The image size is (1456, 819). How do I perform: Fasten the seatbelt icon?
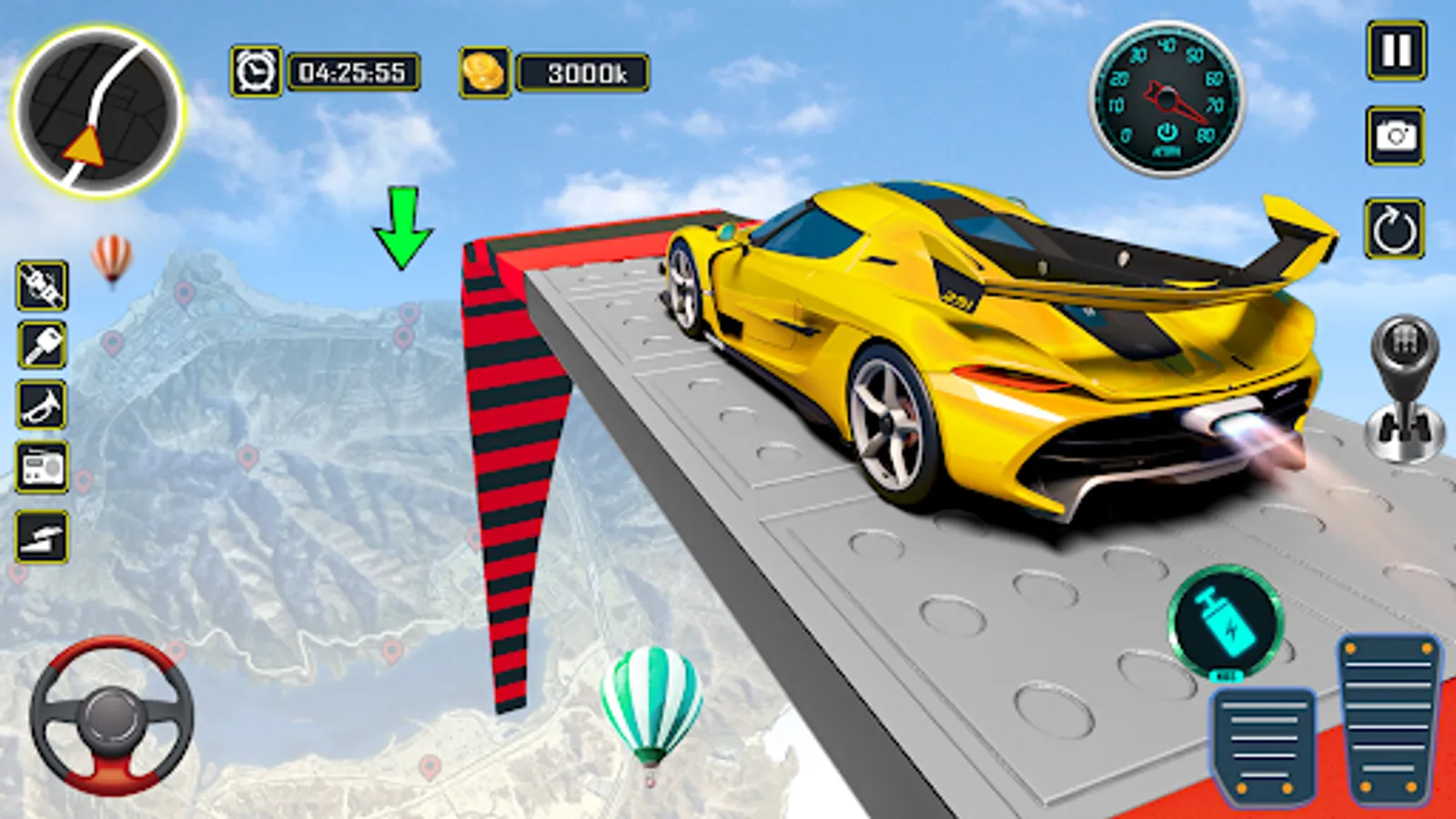42,286
